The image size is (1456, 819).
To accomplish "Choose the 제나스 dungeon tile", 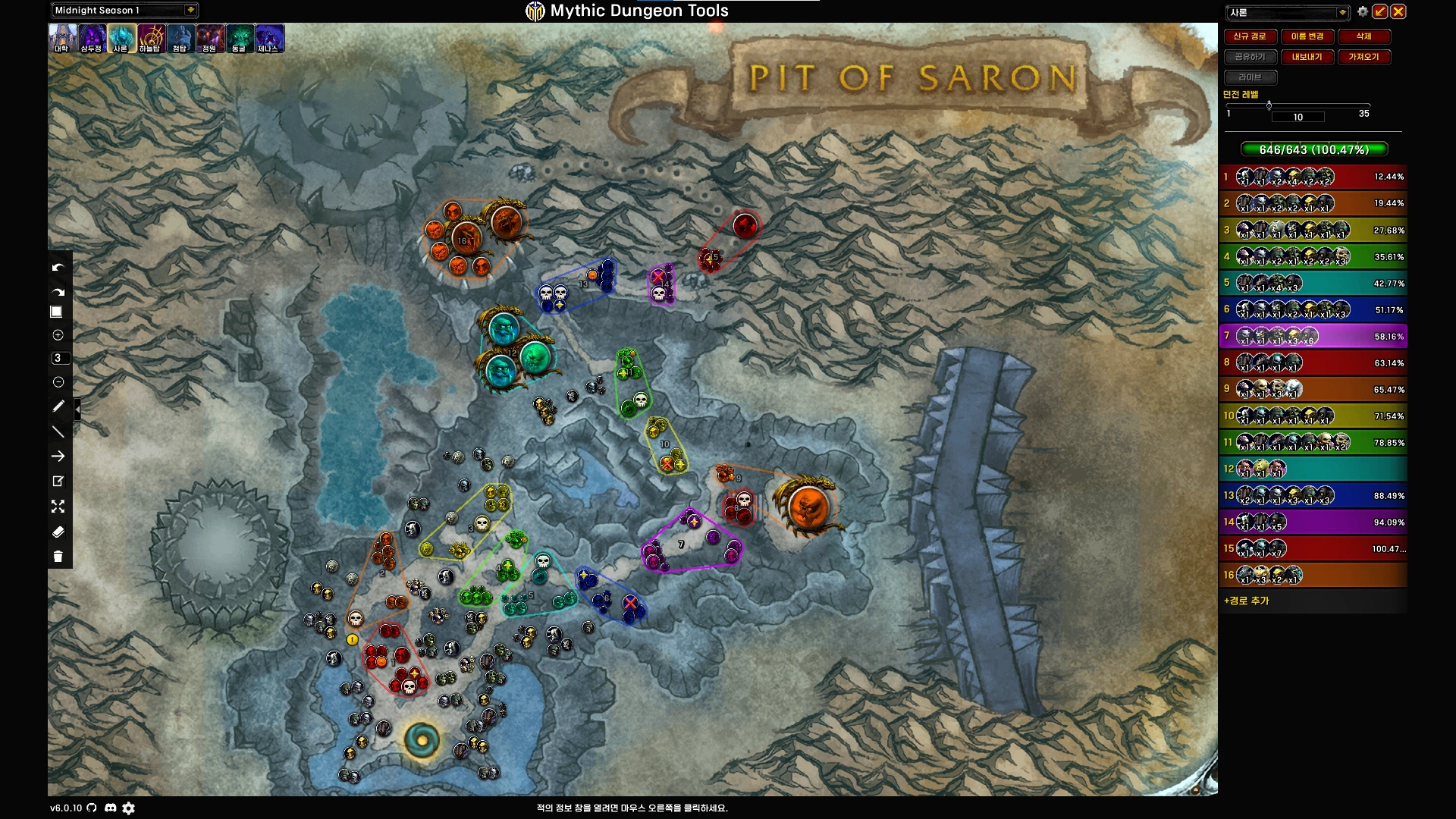I will click(x=269, y=38).
